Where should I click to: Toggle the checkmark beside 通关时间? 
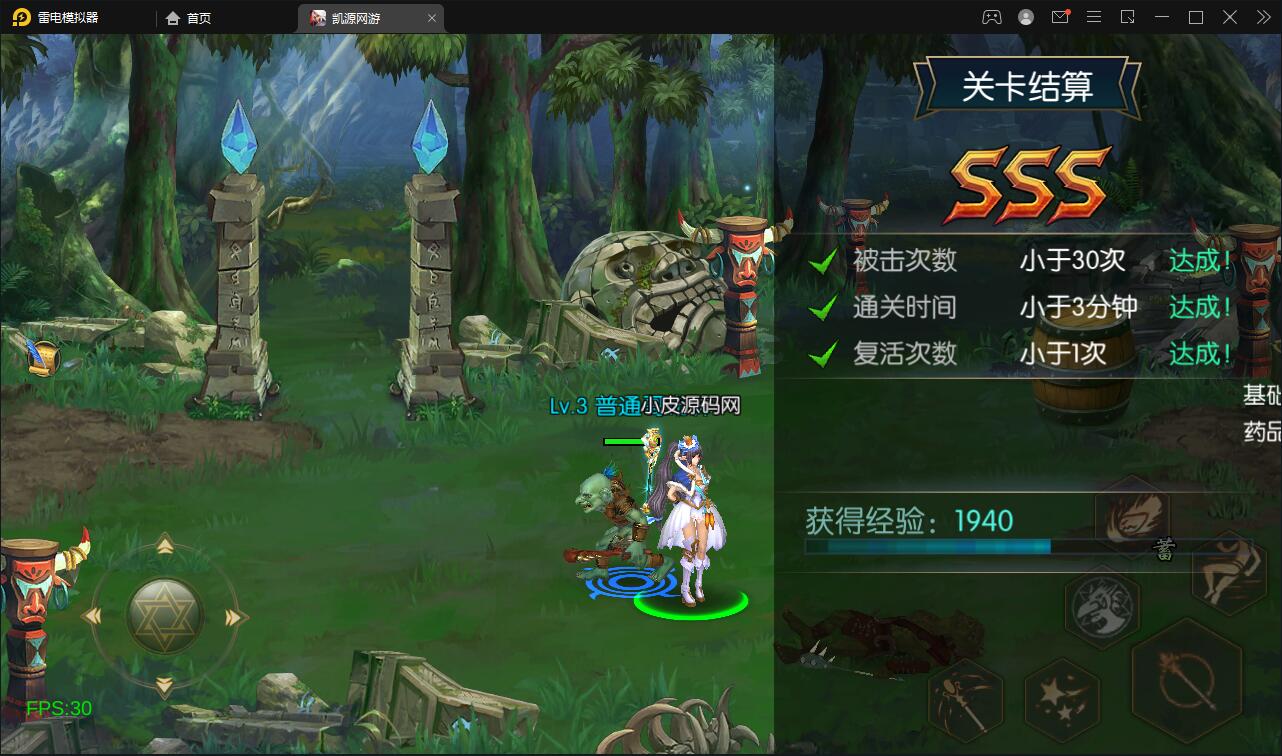point(824,306)
